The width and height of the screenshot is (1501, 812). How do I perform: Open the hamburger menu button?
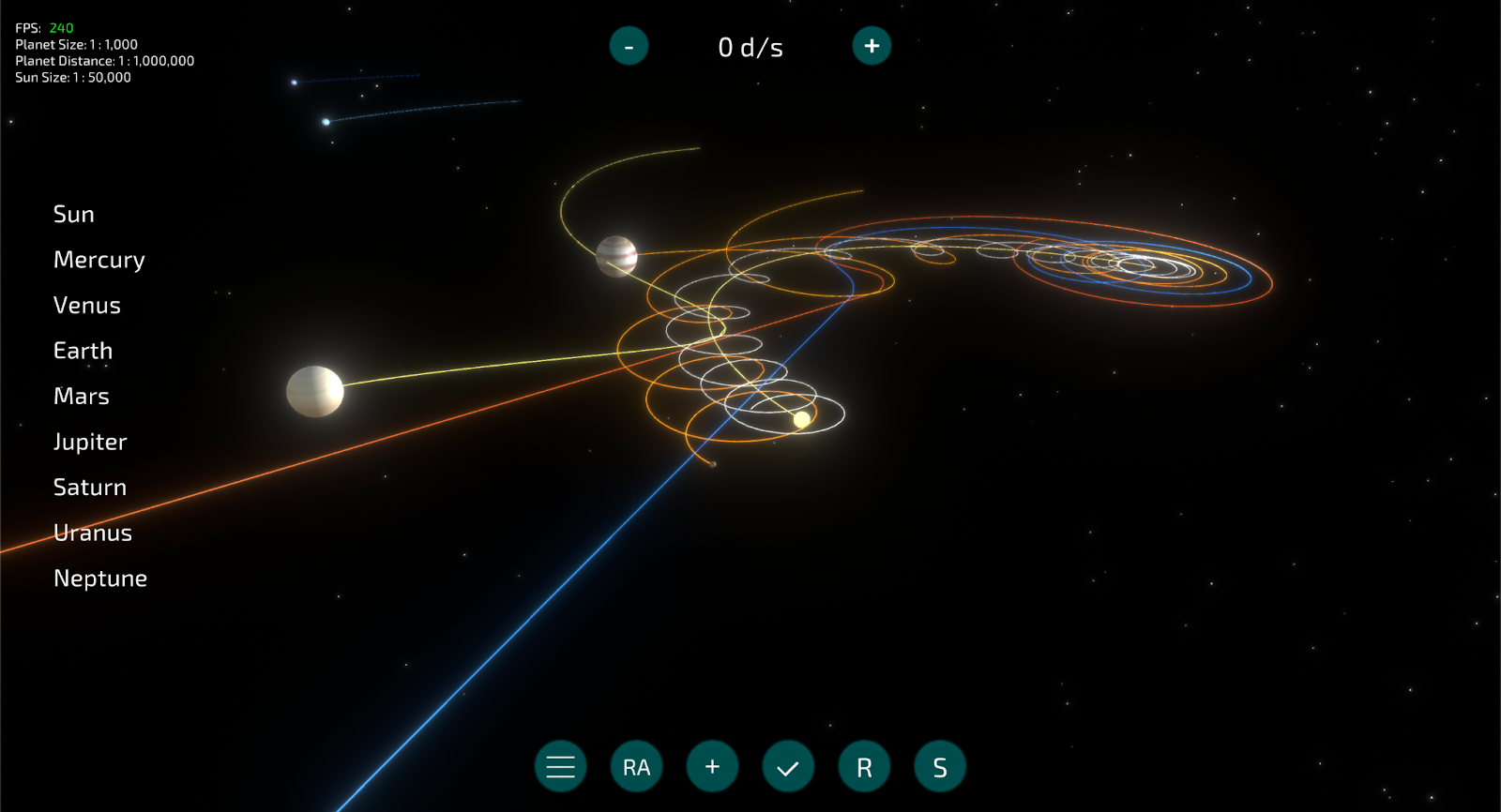tap(561, 767)
